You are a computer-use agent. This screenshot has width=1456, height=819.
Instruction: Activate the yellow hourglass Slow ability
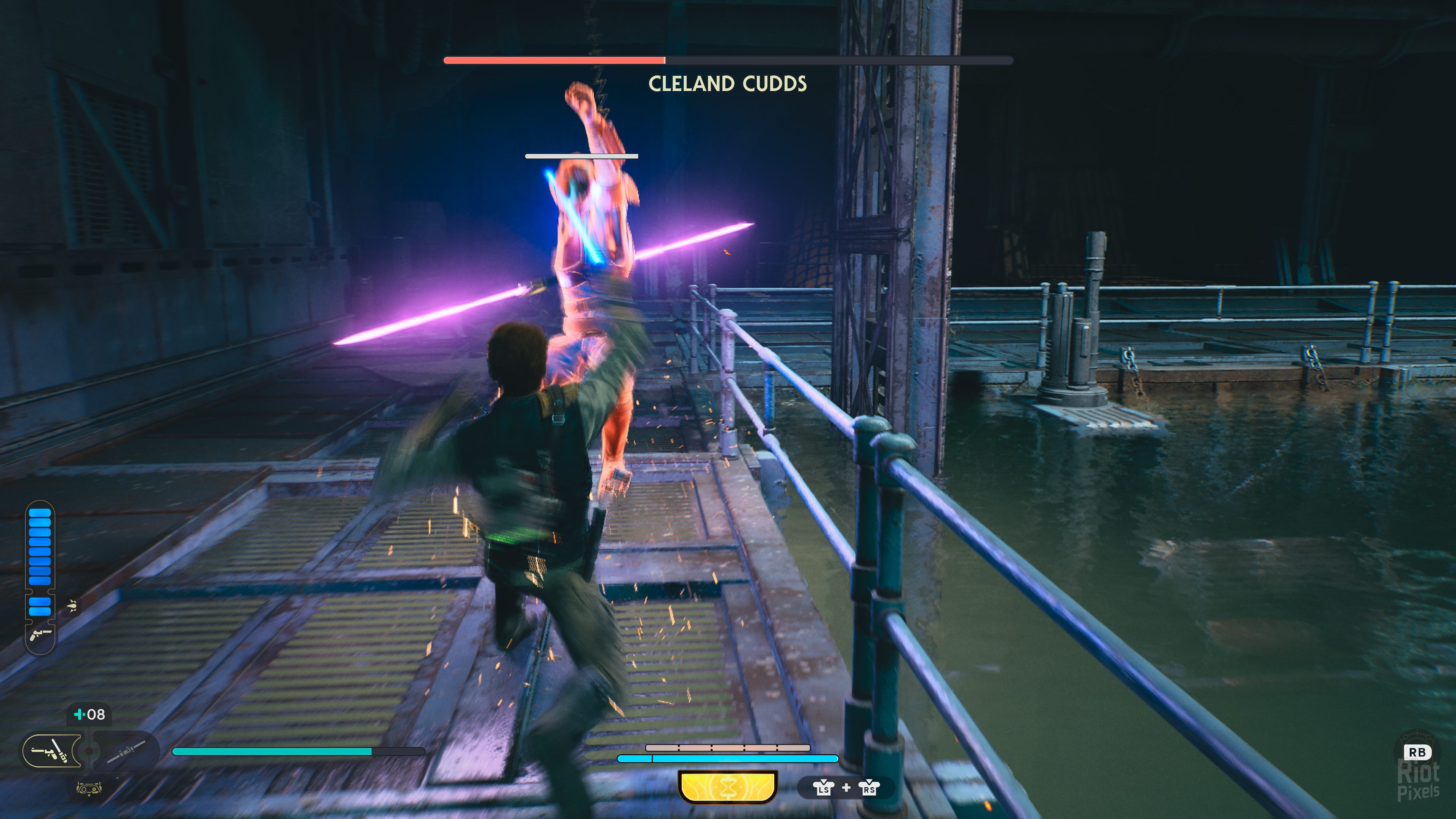pyautogui.click(x=728, y=786)
